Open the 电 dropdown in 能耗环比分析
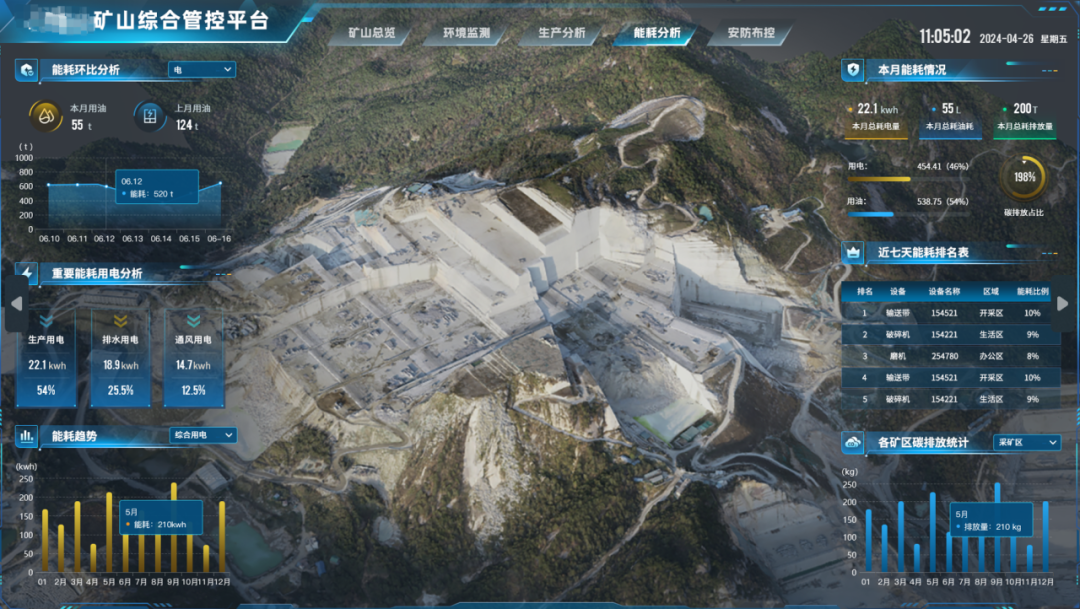 (x=202, y=70)
